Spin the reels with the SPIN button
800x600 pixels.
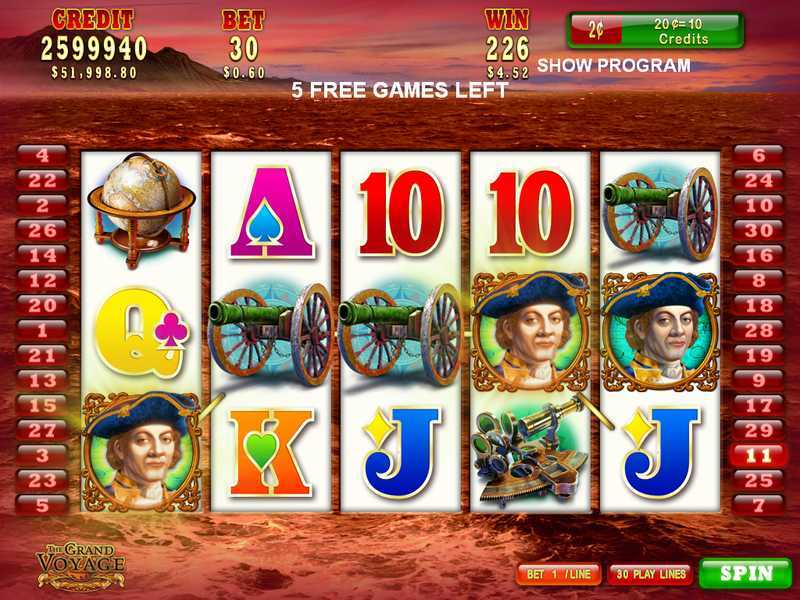(746, 574)
